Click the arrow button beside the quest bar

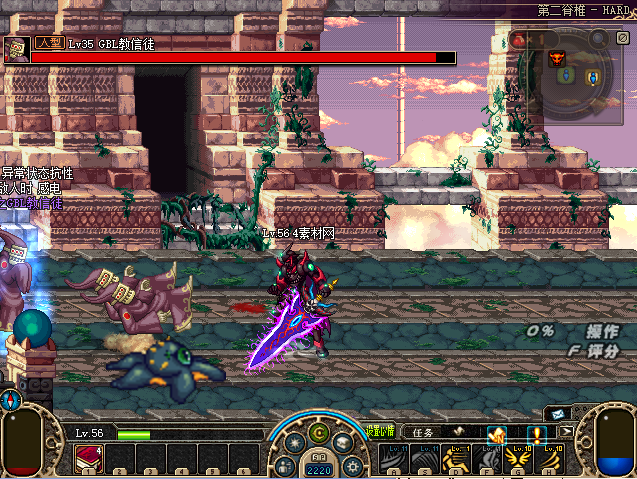tap(566, 432)
